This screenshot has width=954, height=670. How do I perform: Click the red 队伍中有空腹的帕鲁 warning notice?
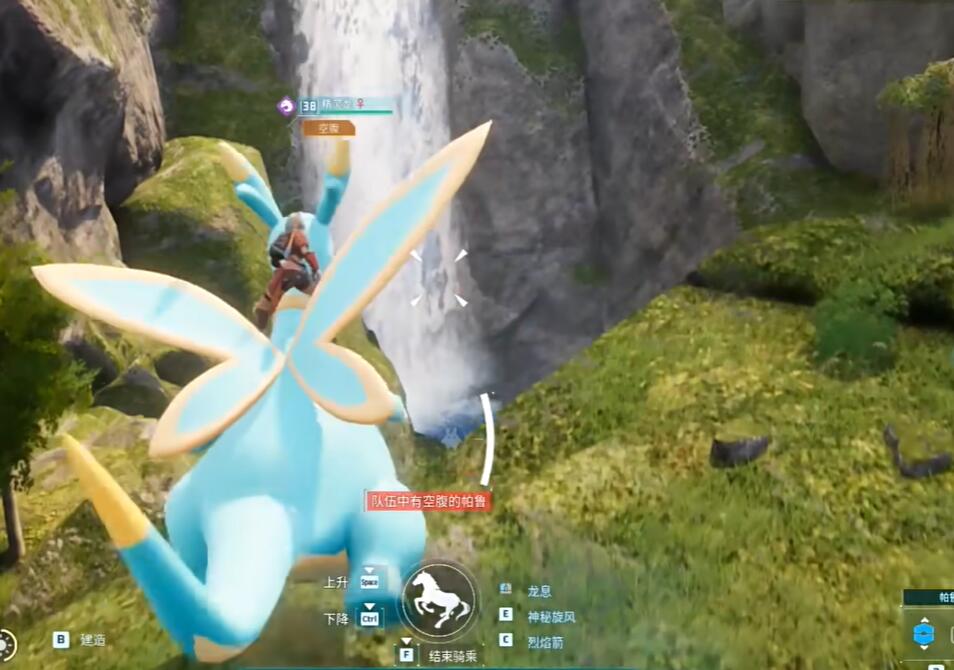click(428, 502)
